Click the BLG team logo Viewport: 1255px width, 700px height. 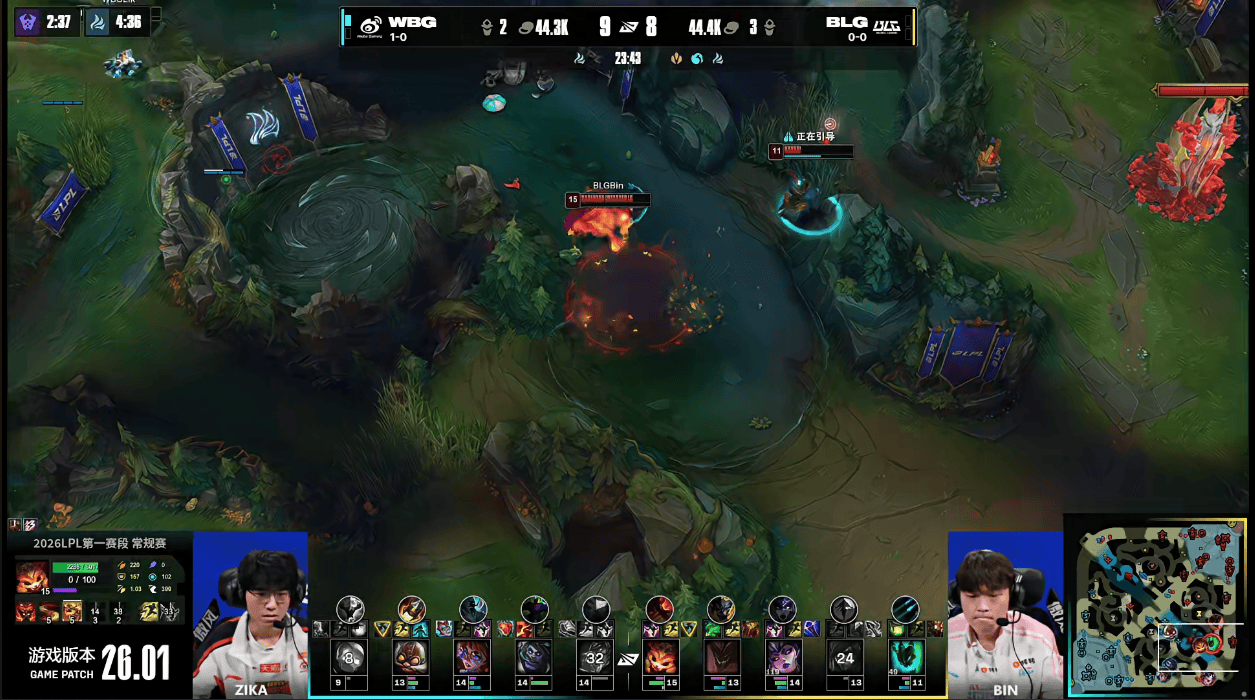coord(886,27)
